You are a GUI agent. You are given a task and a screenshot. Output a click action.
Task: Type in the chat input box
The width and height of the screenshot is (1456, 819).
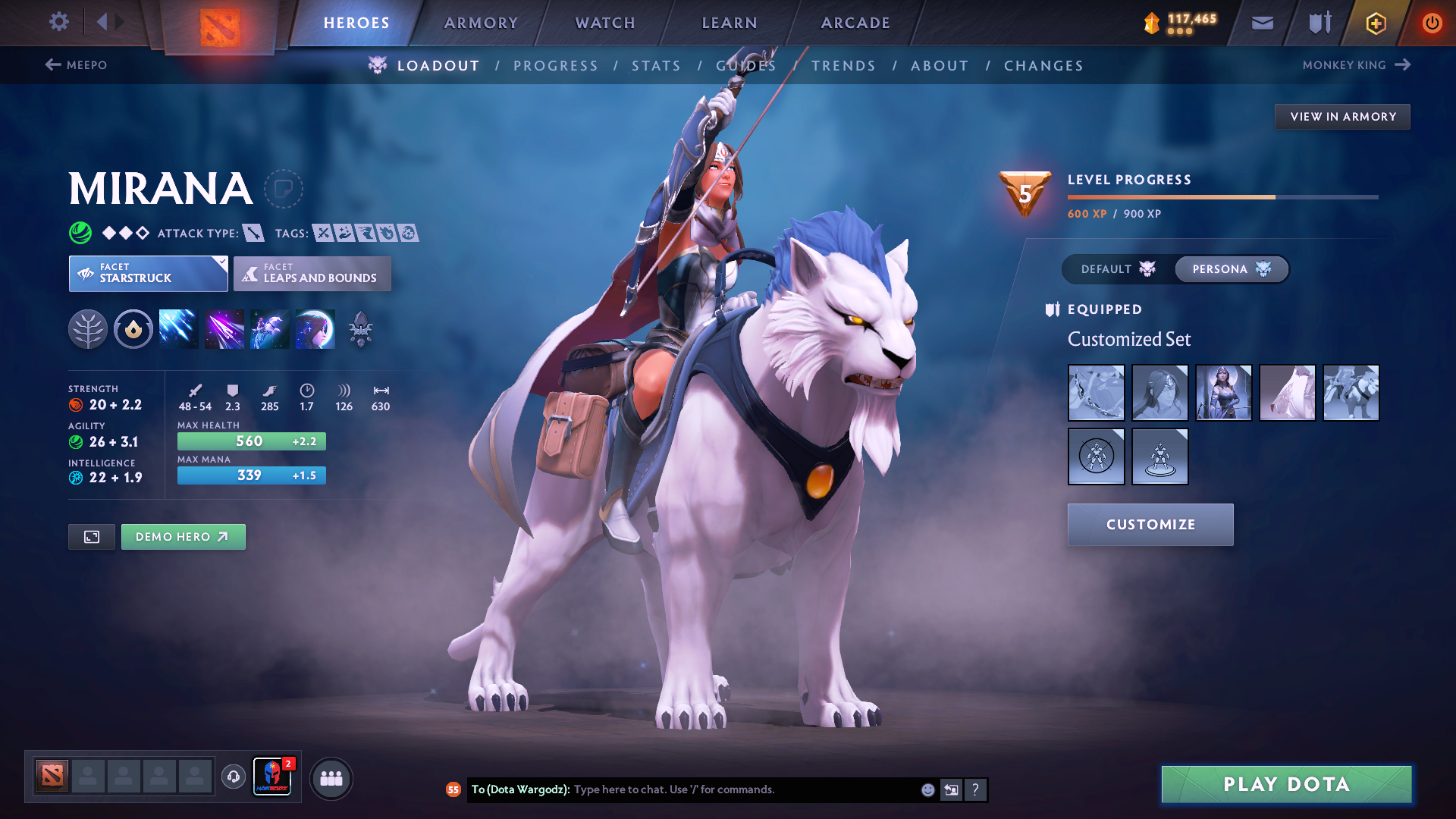pos(743,789)
